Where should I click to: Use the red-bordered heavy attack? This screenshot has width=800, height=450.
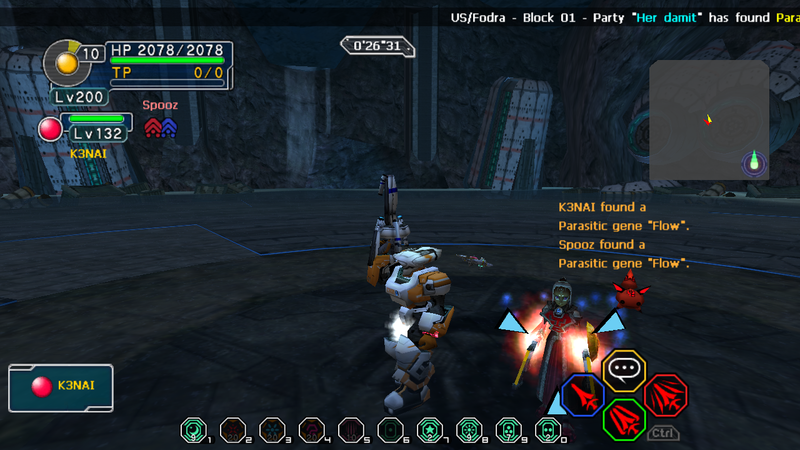click(665, 395)
